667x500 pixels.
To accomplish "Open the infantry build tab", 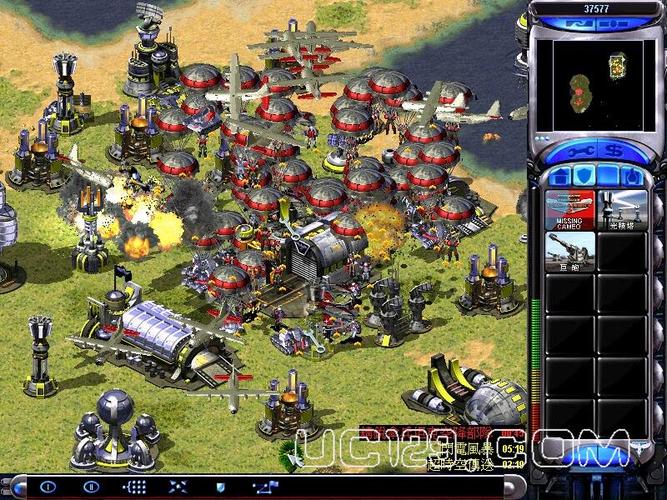I will pos(607,177).
